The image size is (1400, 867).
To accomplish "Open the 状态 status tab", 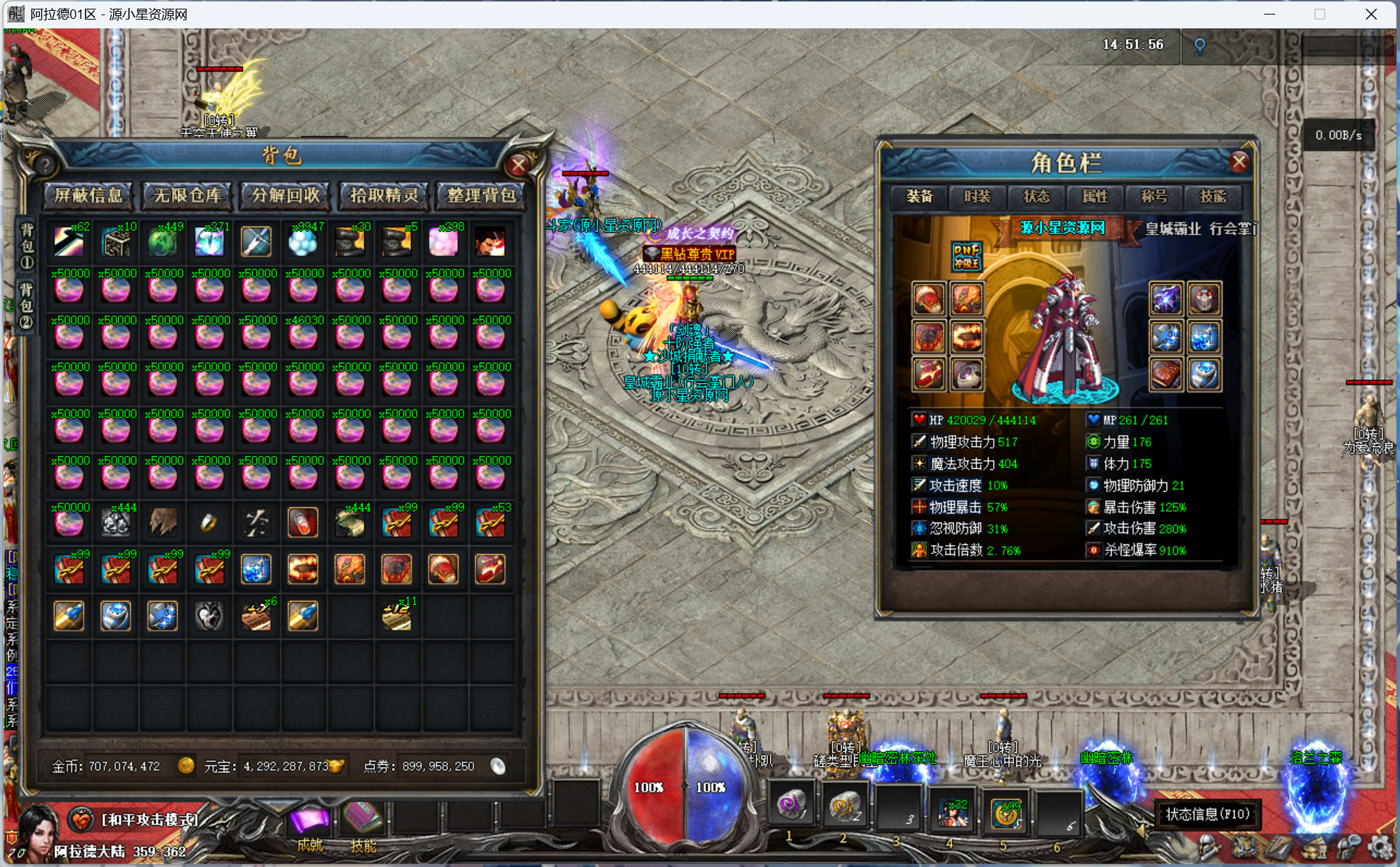I will [1036, 197].
